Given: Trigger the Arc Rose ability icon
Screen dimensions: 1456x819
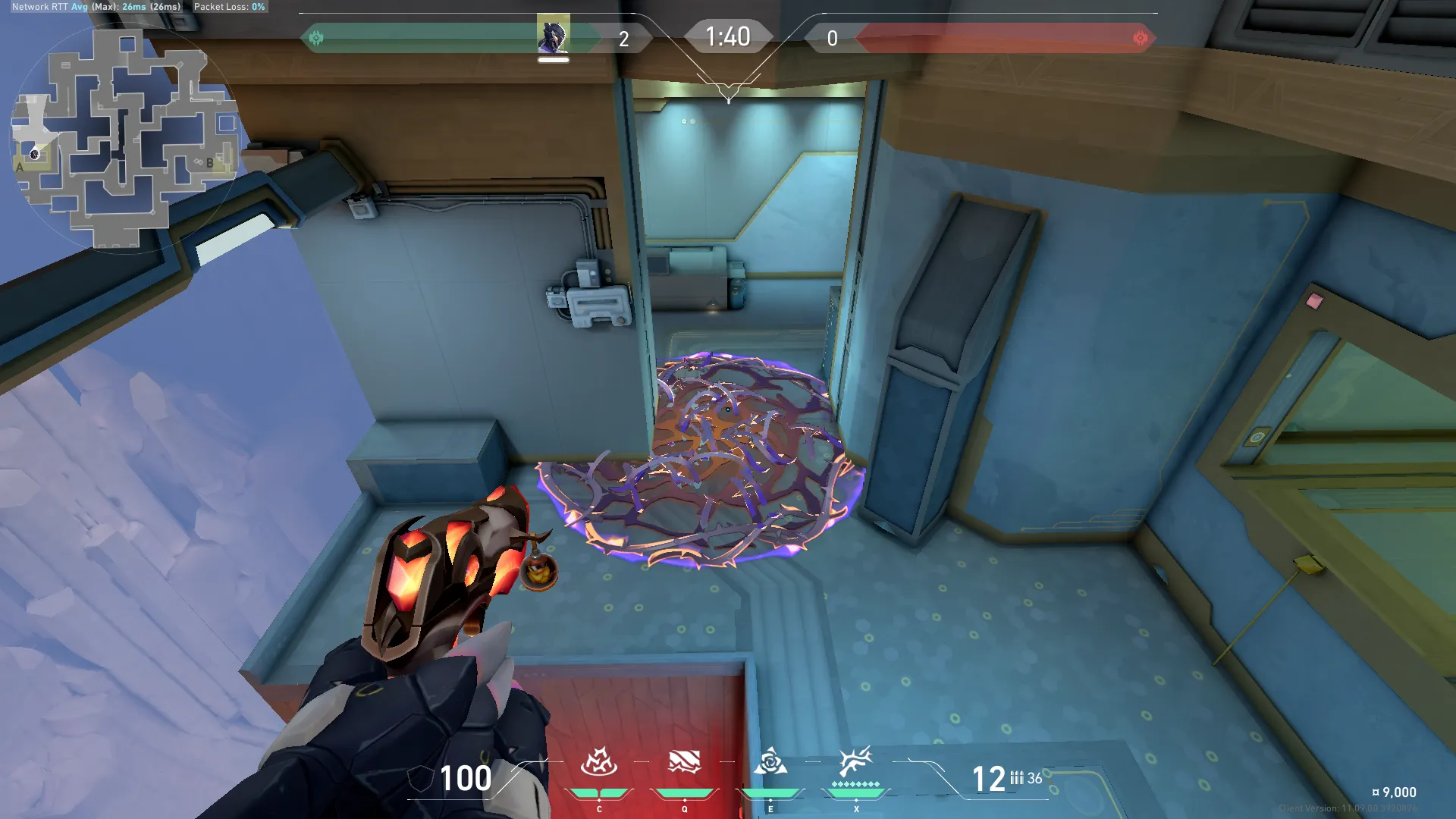Looking at the screenshot, I should click(x=770, y=762).
